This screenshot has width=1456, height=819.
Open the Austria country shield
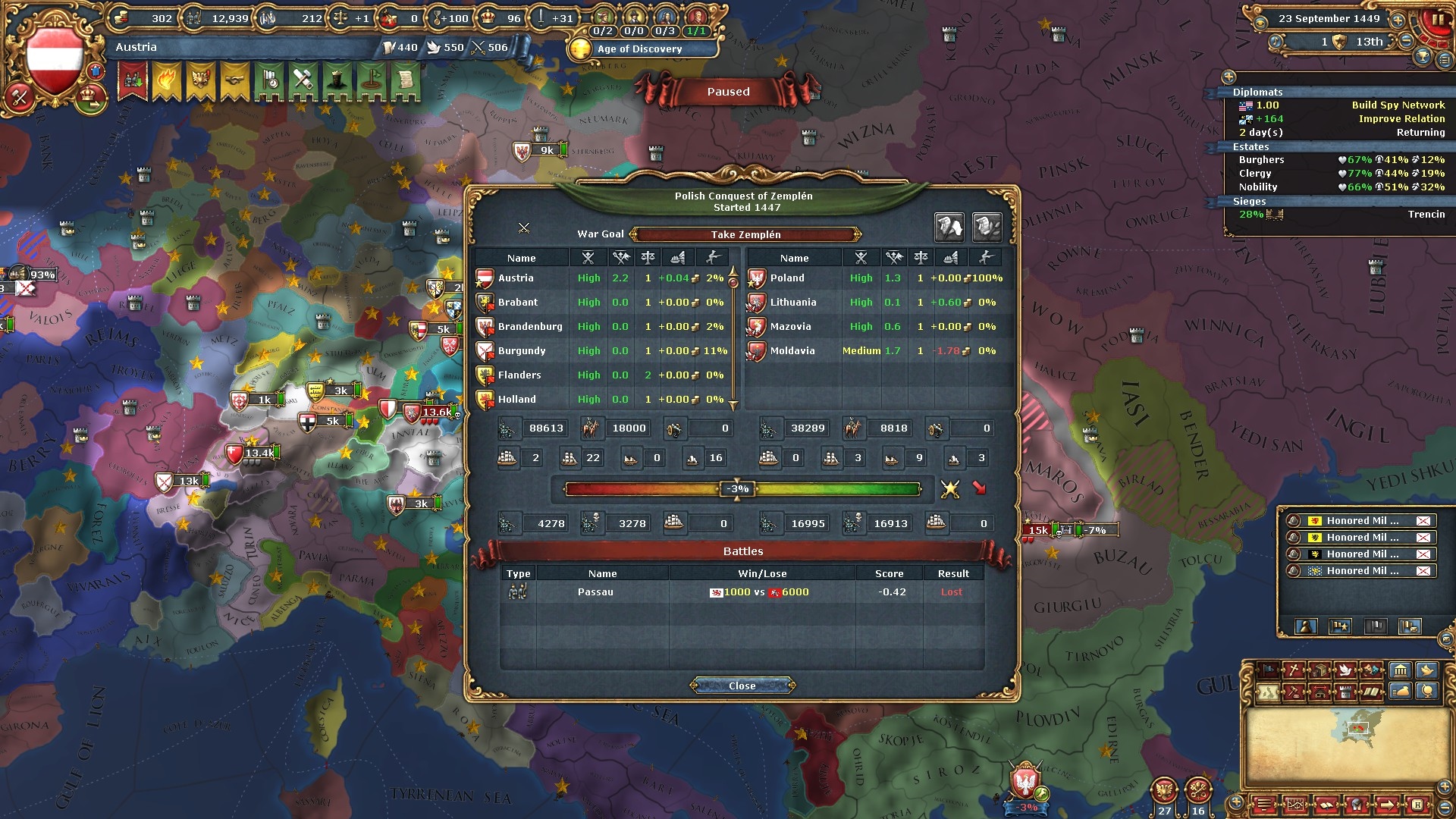click(x=55, y=62)
